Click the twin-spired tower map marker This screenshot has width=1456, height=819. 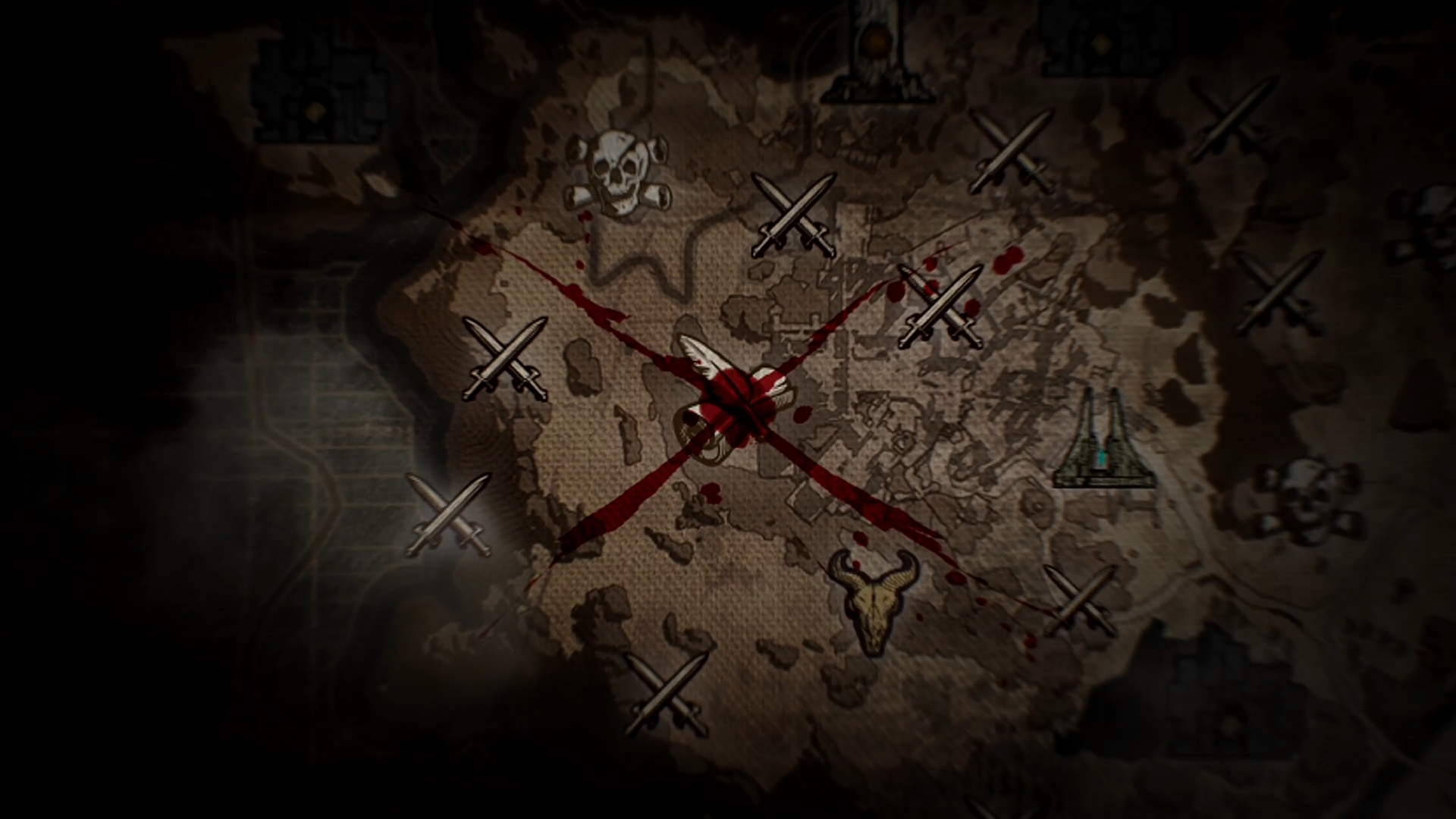click(x=1103, y=440)
